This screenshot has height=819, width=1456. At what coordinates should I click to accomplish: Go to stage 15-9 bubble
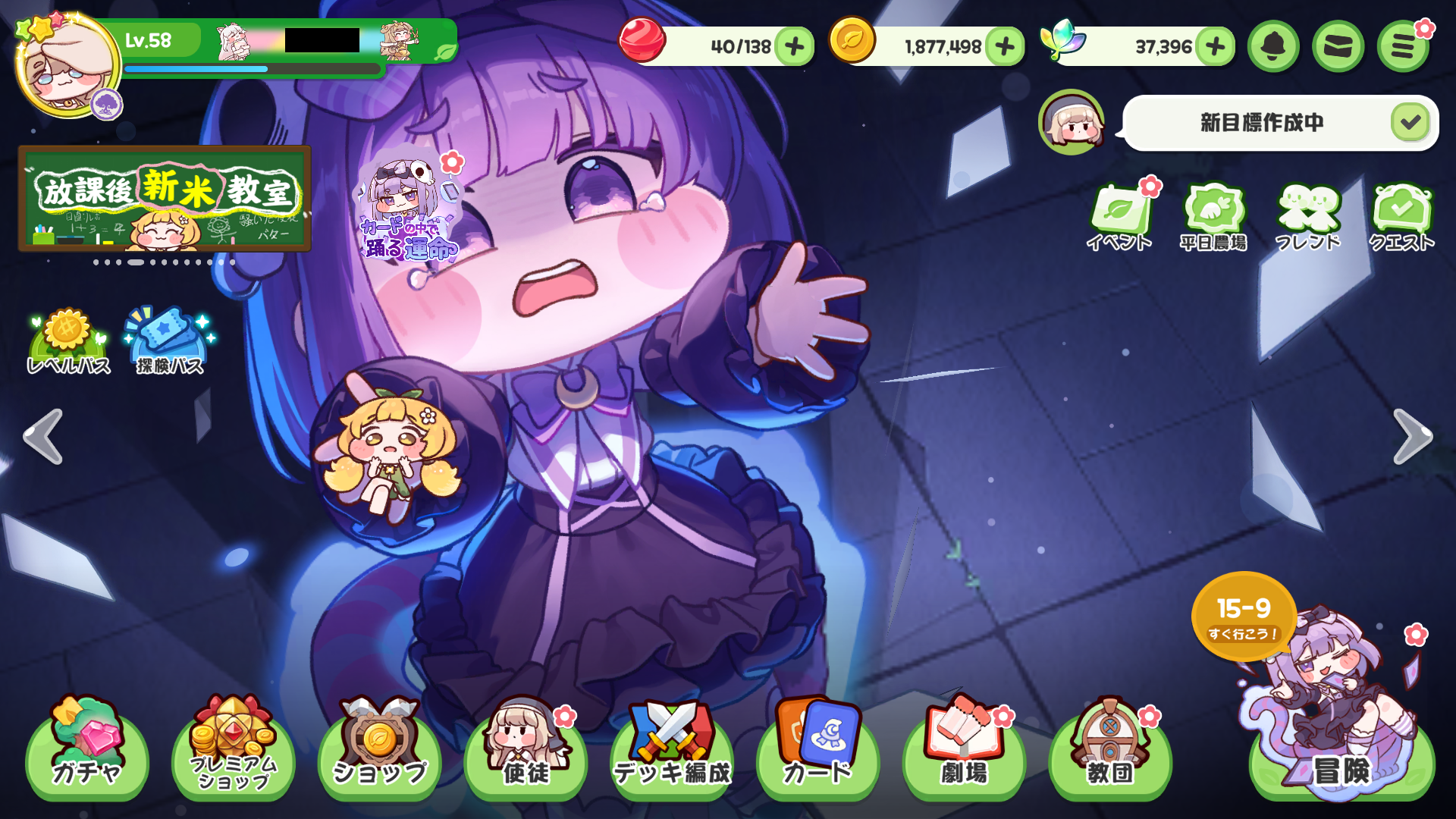point(1244,616)
